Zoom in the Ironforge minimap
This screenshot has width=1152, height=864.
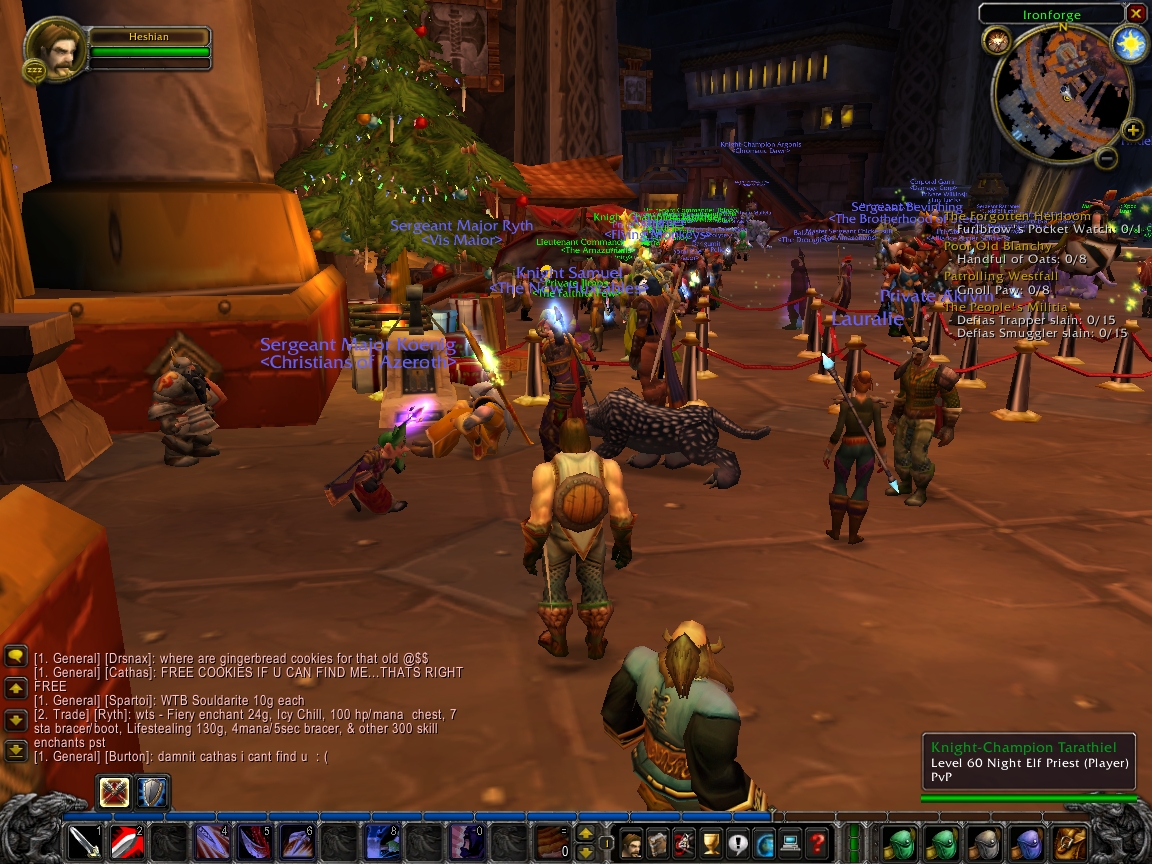[x=1132, y=130]
